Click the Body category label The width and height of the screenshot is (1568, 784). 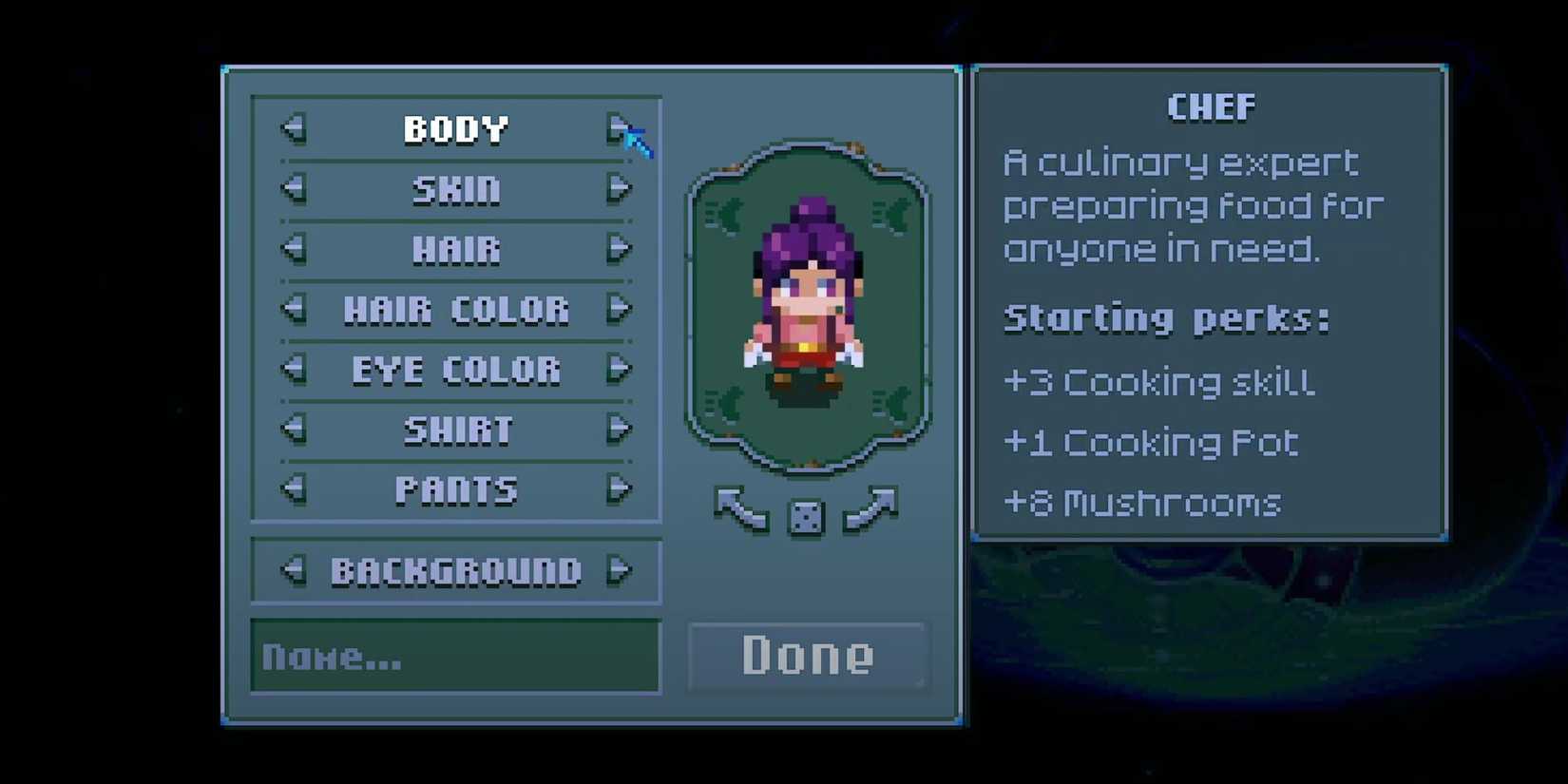click(456, 129)
